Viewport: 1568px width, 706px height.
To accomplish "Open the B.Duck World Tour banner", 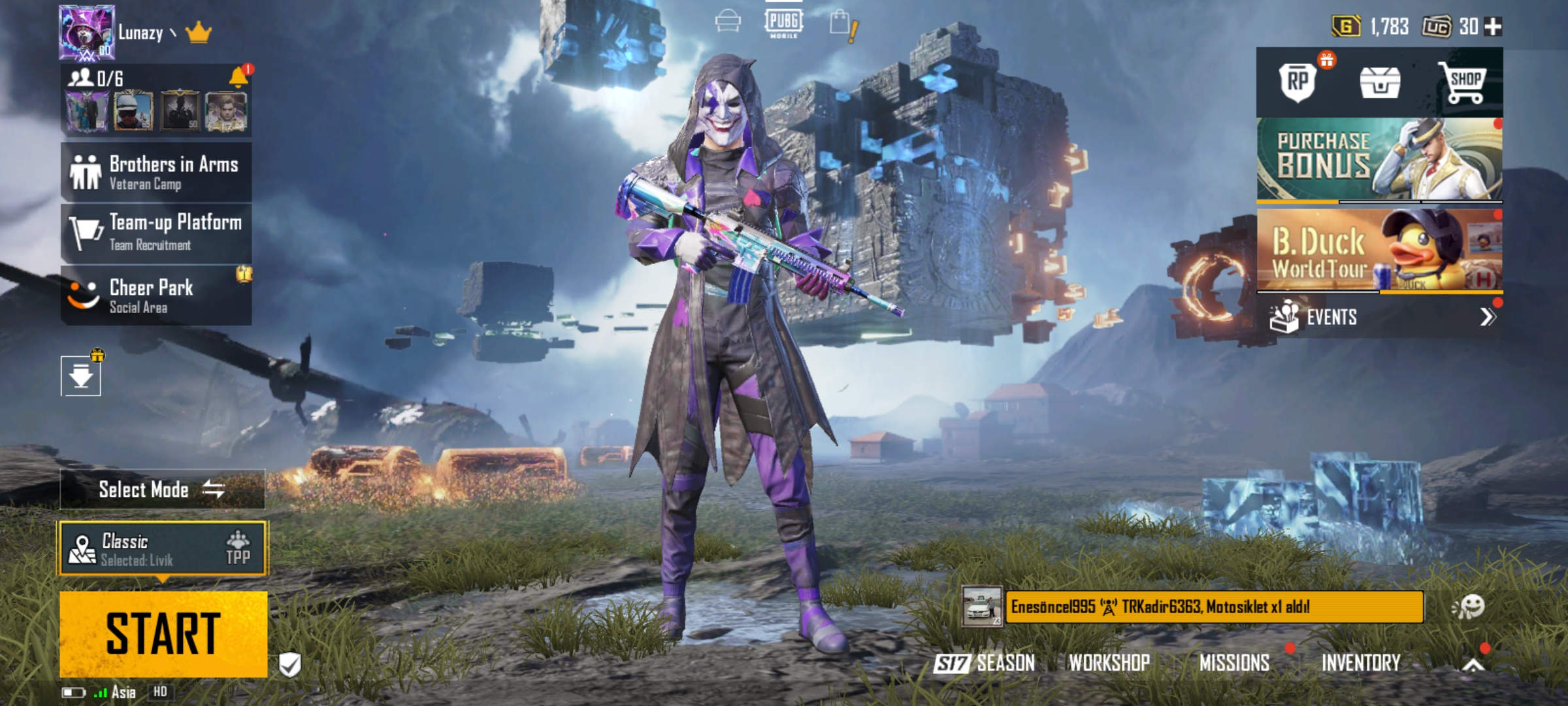I will [1379, 250].
